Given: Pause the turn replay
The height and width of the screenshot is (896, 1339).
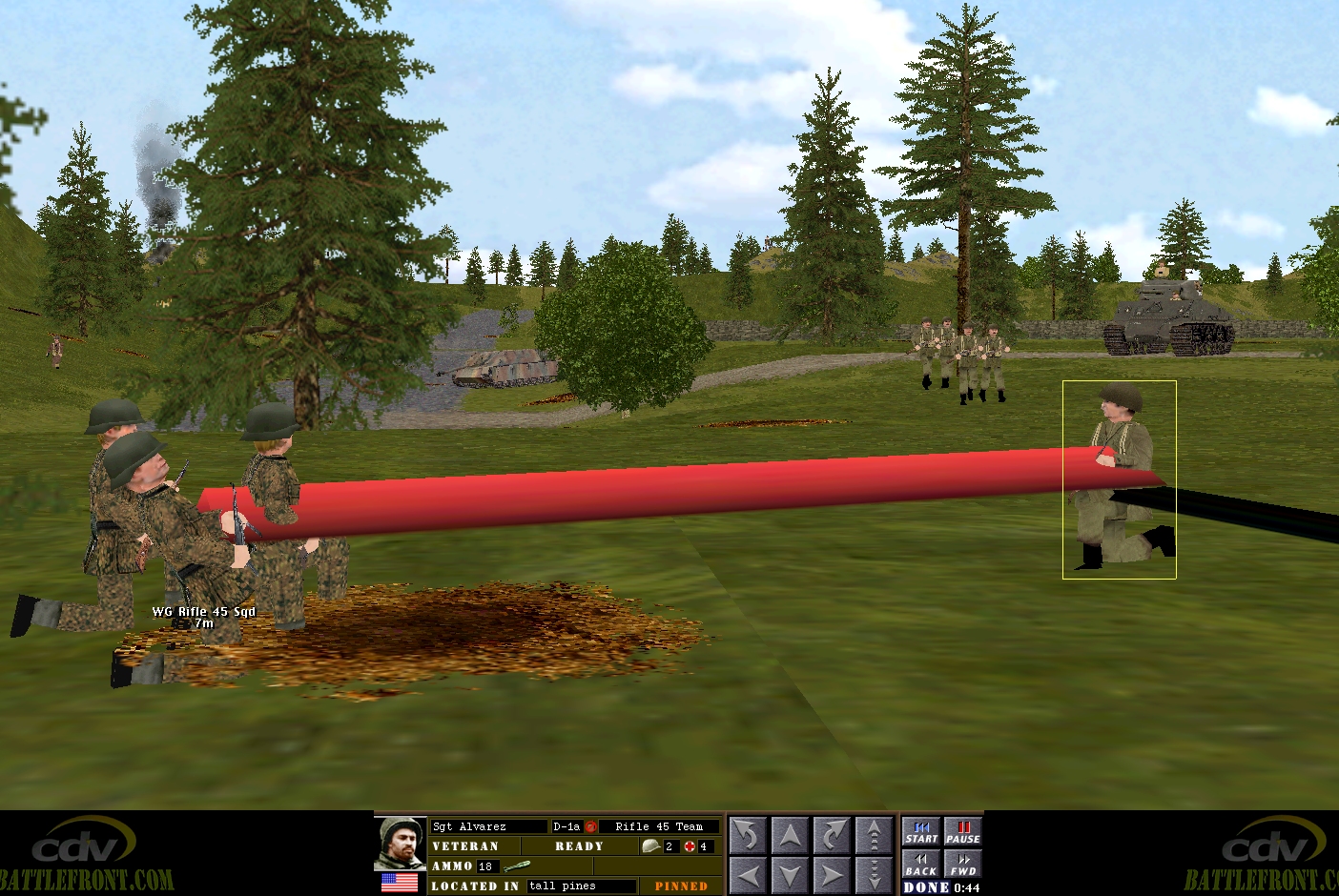Looking at the screenshot, I should click(963, 832).
